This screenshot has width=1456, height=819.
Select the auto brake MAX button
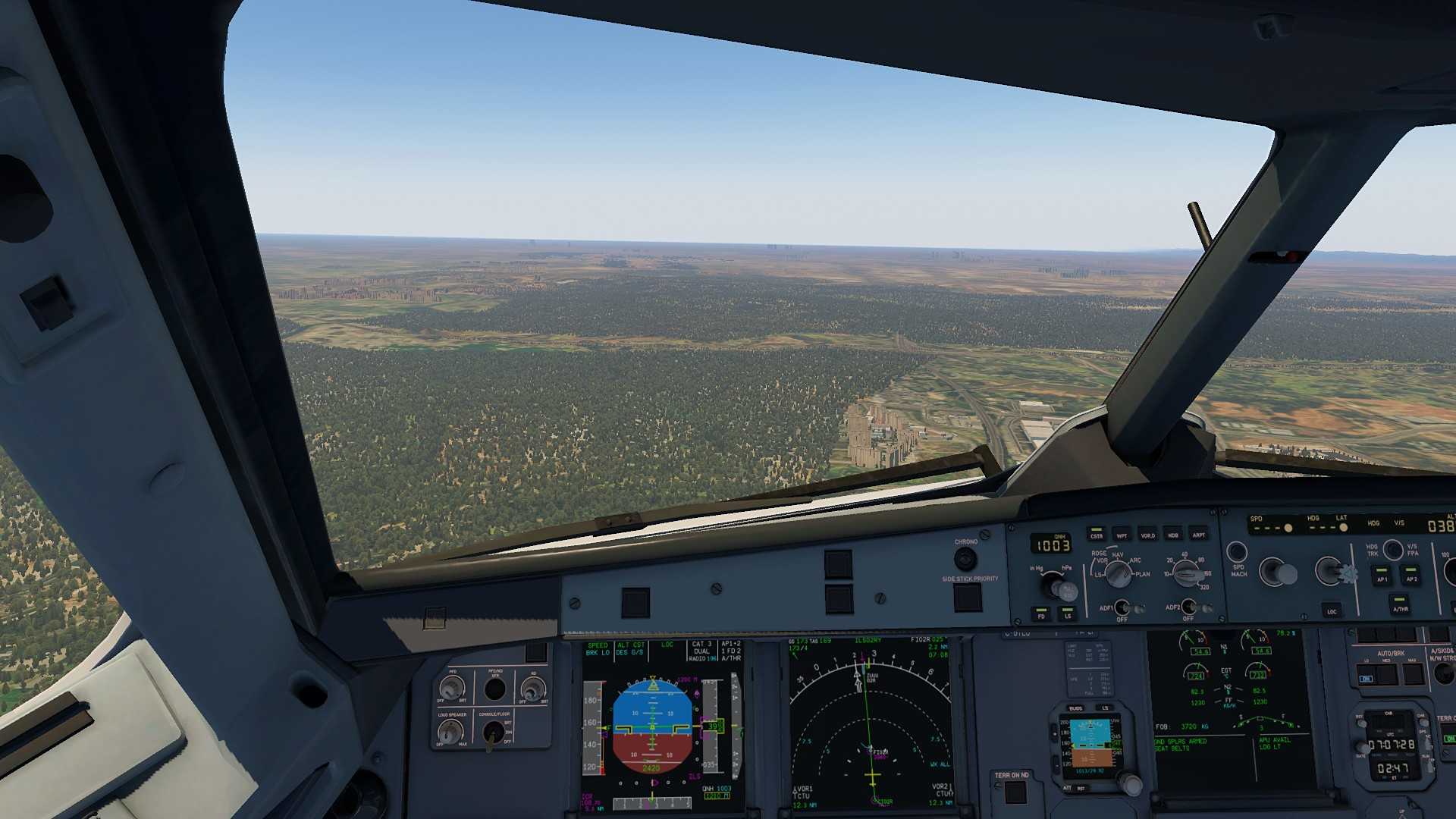(1413, 674)
